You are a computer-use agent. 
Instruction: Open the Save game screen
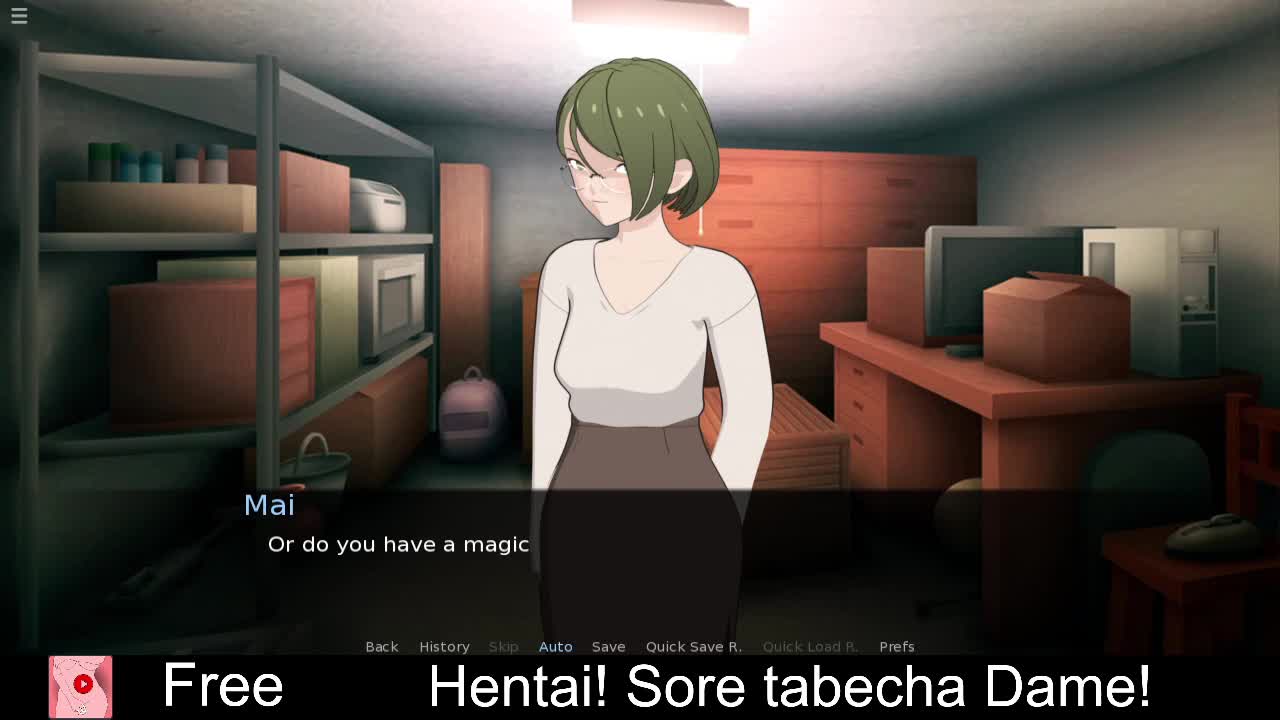[608, 647]
